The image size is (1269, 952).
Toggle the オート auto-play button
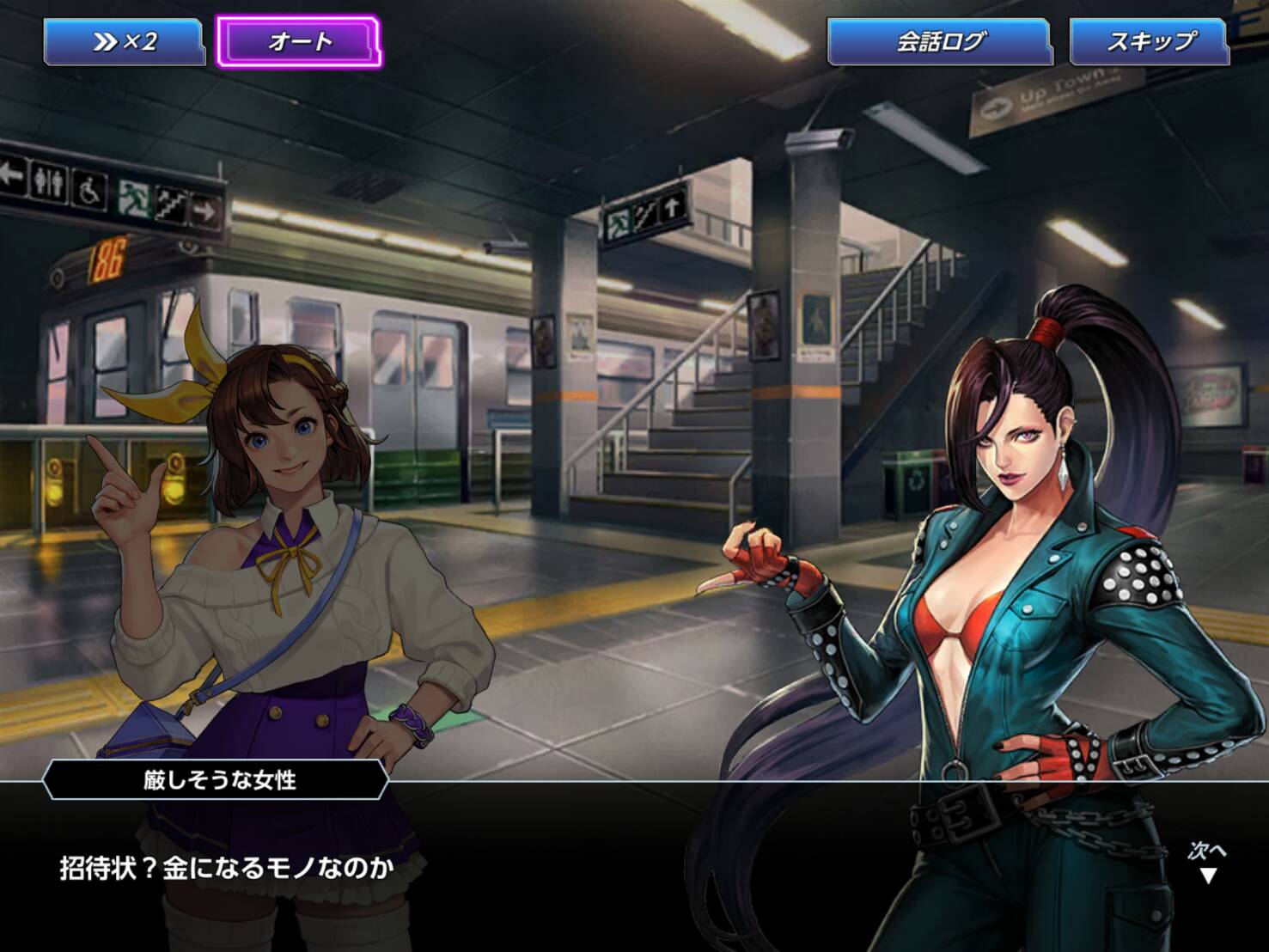point(299,42)
